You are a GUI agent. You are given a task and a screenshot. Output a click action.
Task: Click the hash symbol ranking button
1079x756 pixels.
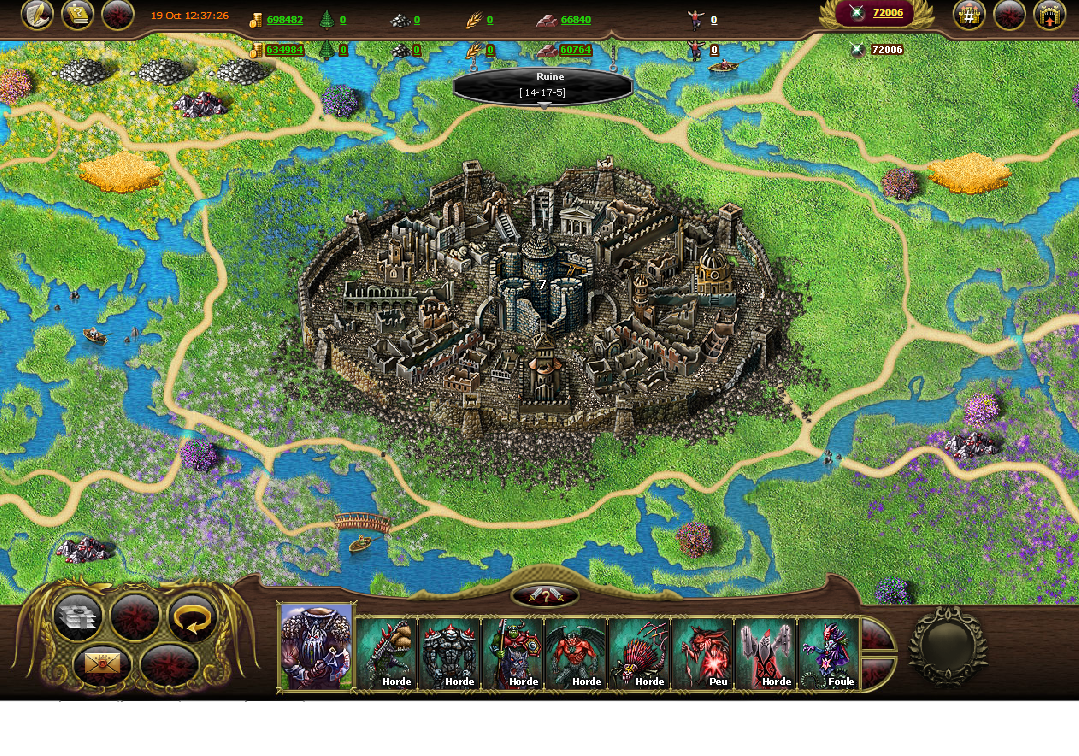point(968,15)
